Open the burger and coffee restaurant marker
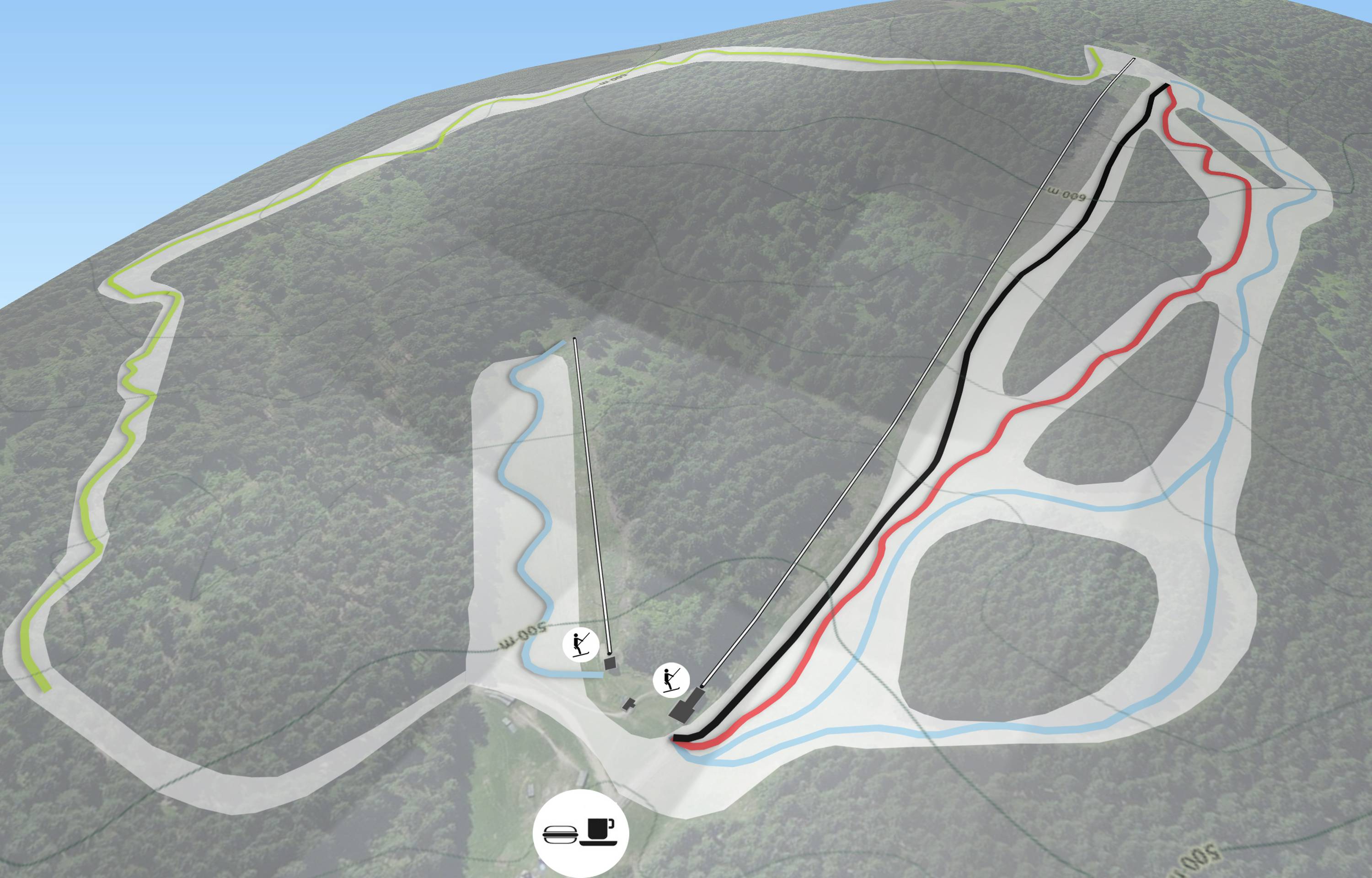Image resolution: width=1372 pixels, height=878 pixels. coord(580,834)
